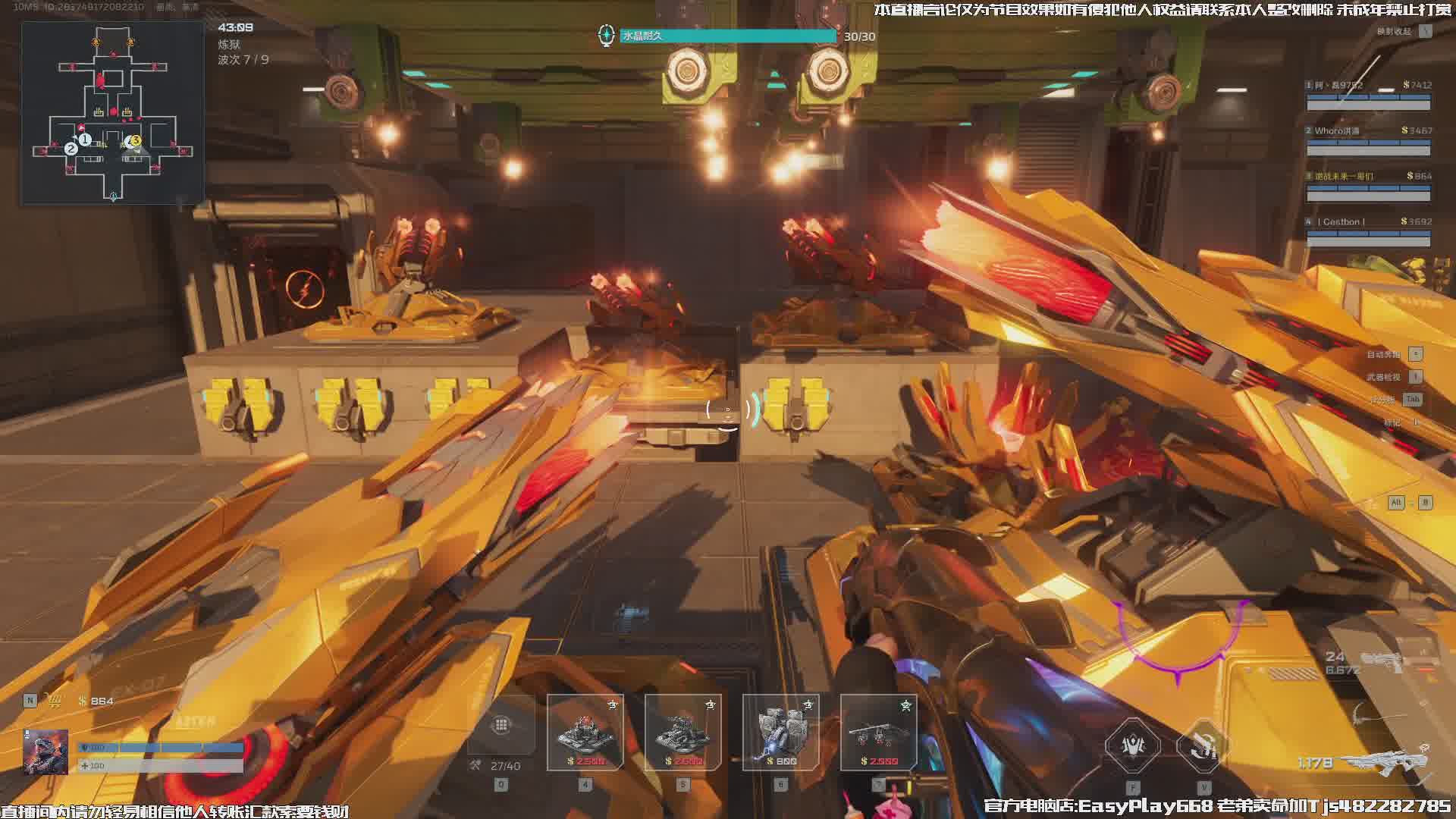Click the crystal objective icon beside the durability bar

(x=606, y=35)
